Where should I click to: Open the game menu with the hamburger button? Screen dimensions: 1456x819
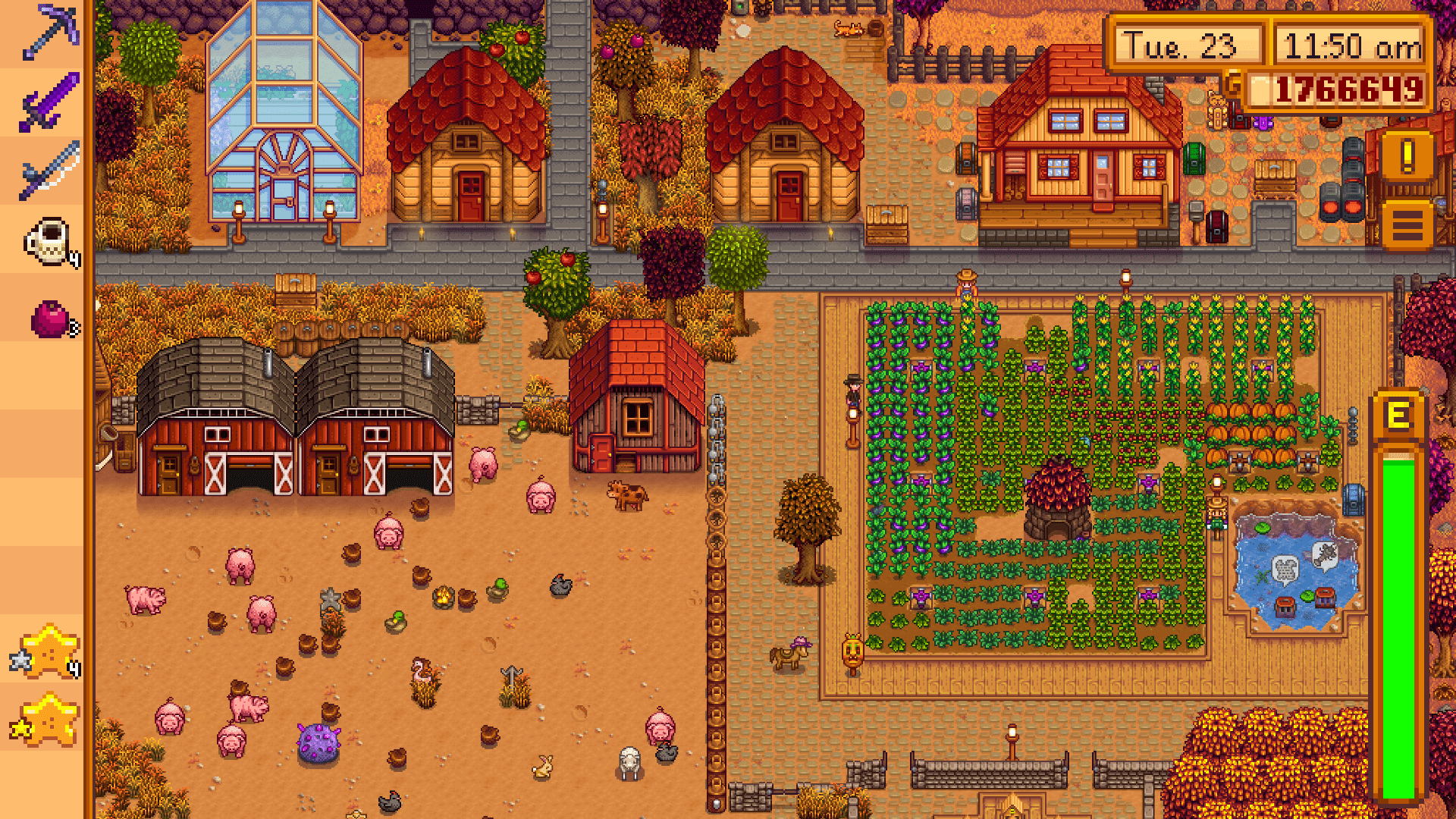coord(1407,224)
